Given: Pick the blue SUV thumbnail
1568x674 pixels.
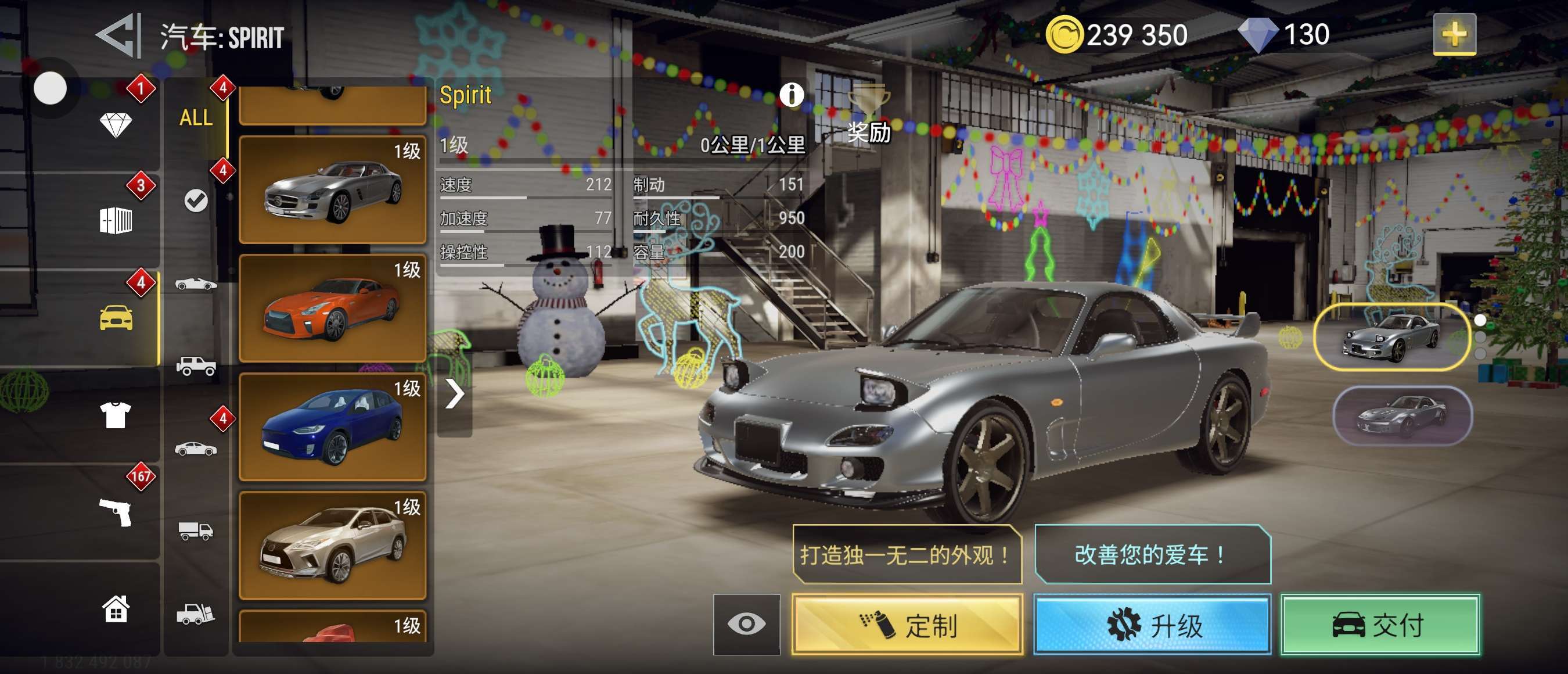Looking at the screenshot, I should (332, 427).
